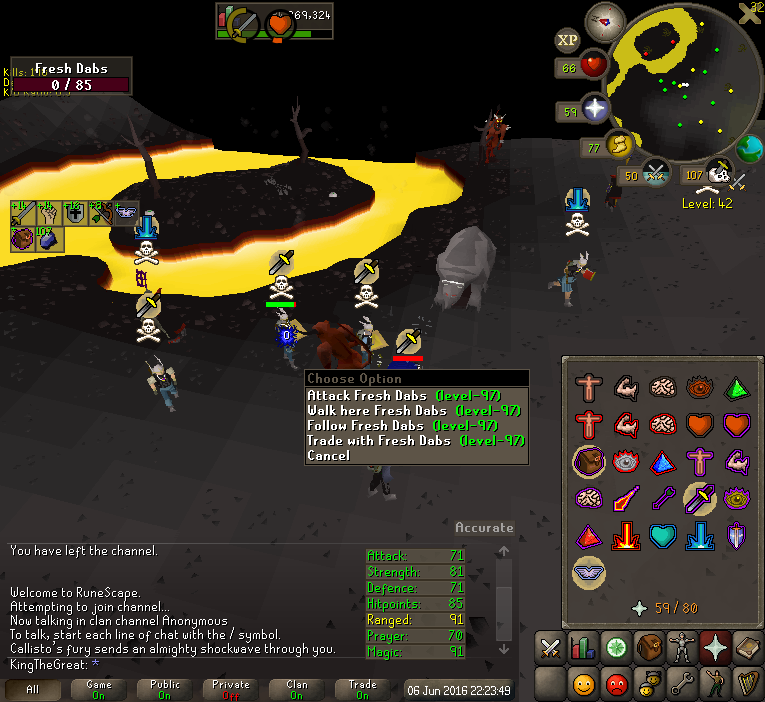The height and width of the screenshot is (702, 765).
Task: Cancel the Choose Option menu
Action: pyautogui.click(x=329, y=456)
